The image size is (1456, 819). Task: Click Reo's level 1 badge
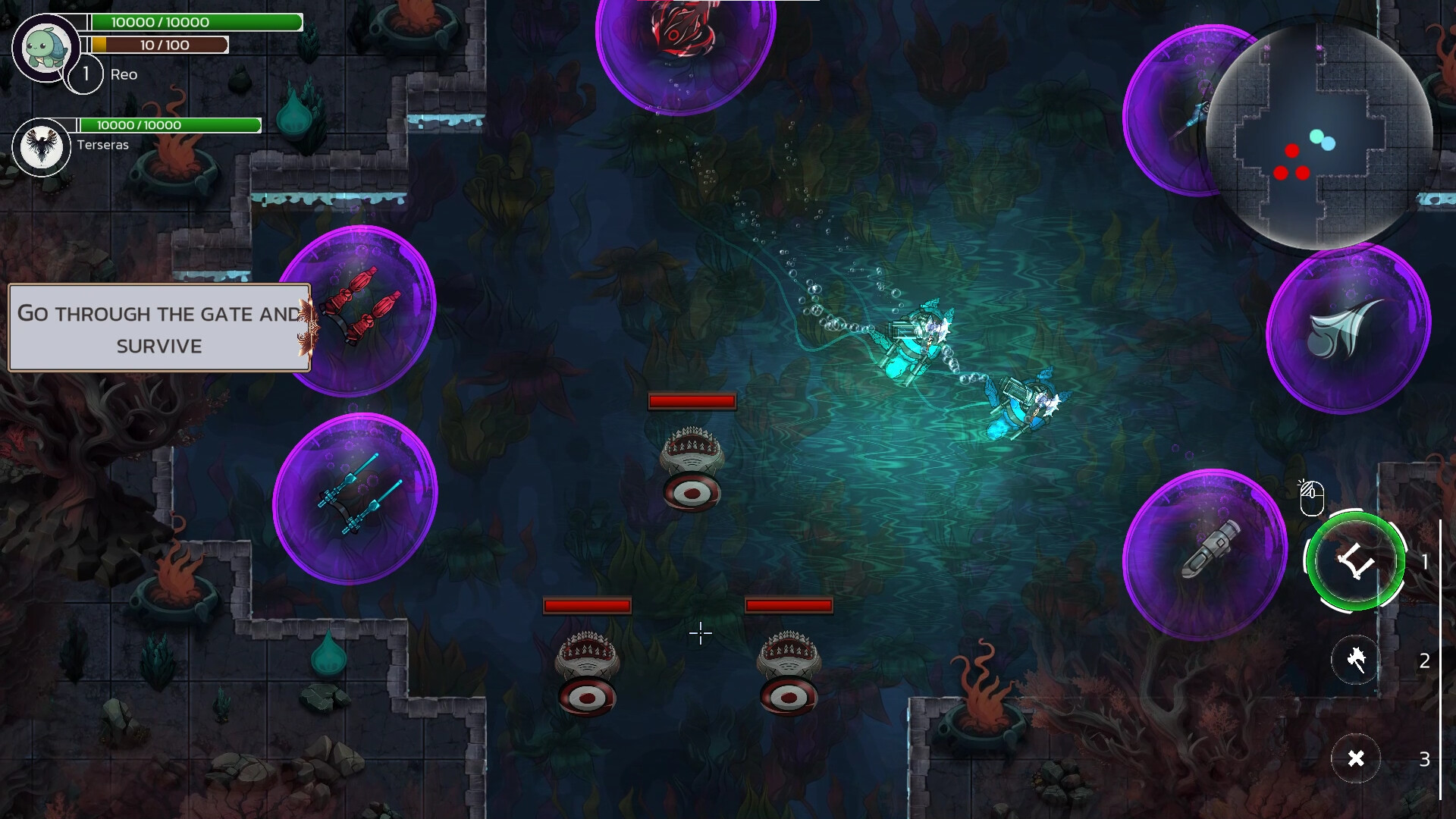pyautogui.click(x=86, y=74)
